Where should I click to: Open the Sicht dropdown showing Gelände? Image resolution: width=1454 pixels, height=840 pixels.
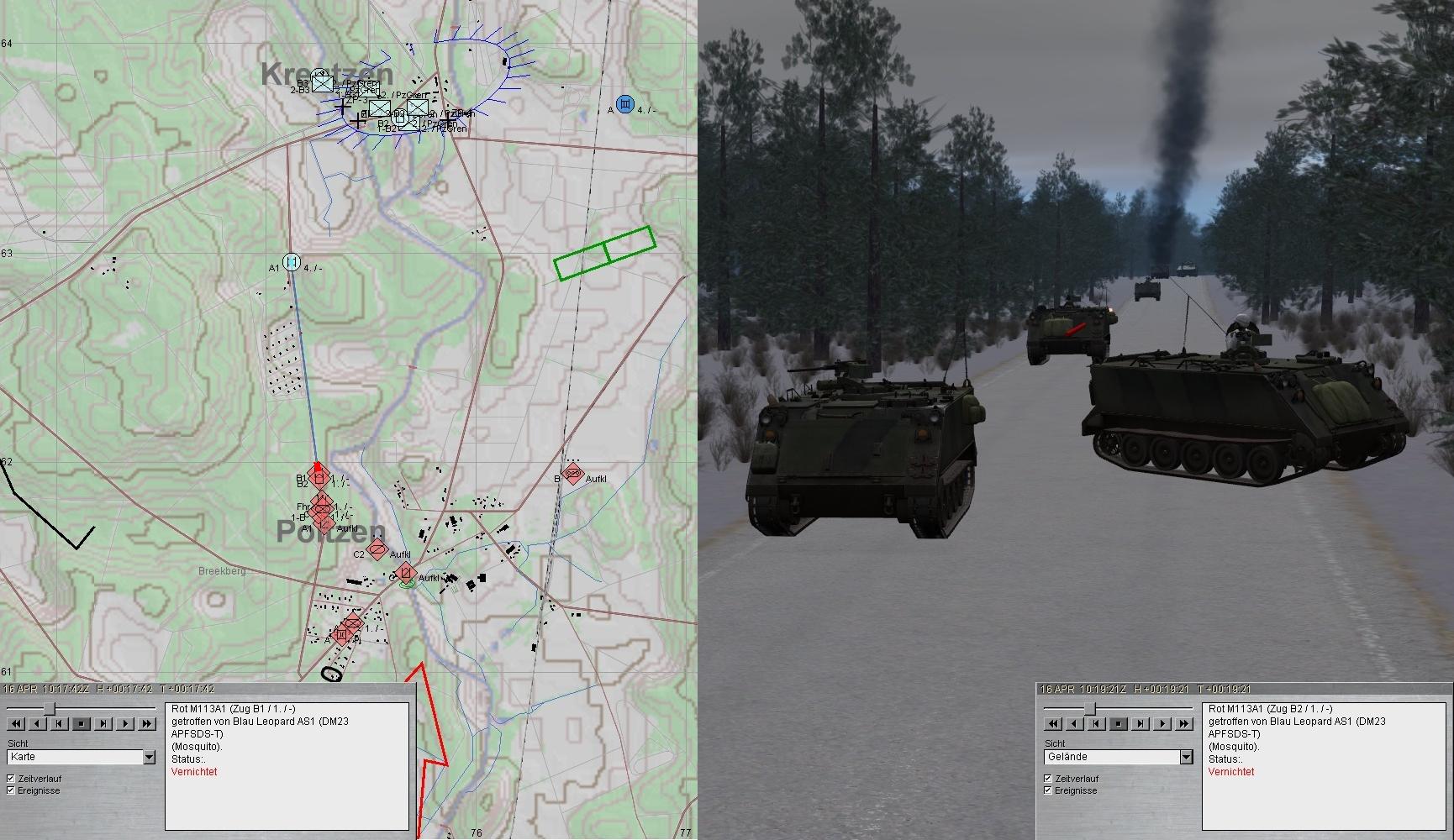1186,757
